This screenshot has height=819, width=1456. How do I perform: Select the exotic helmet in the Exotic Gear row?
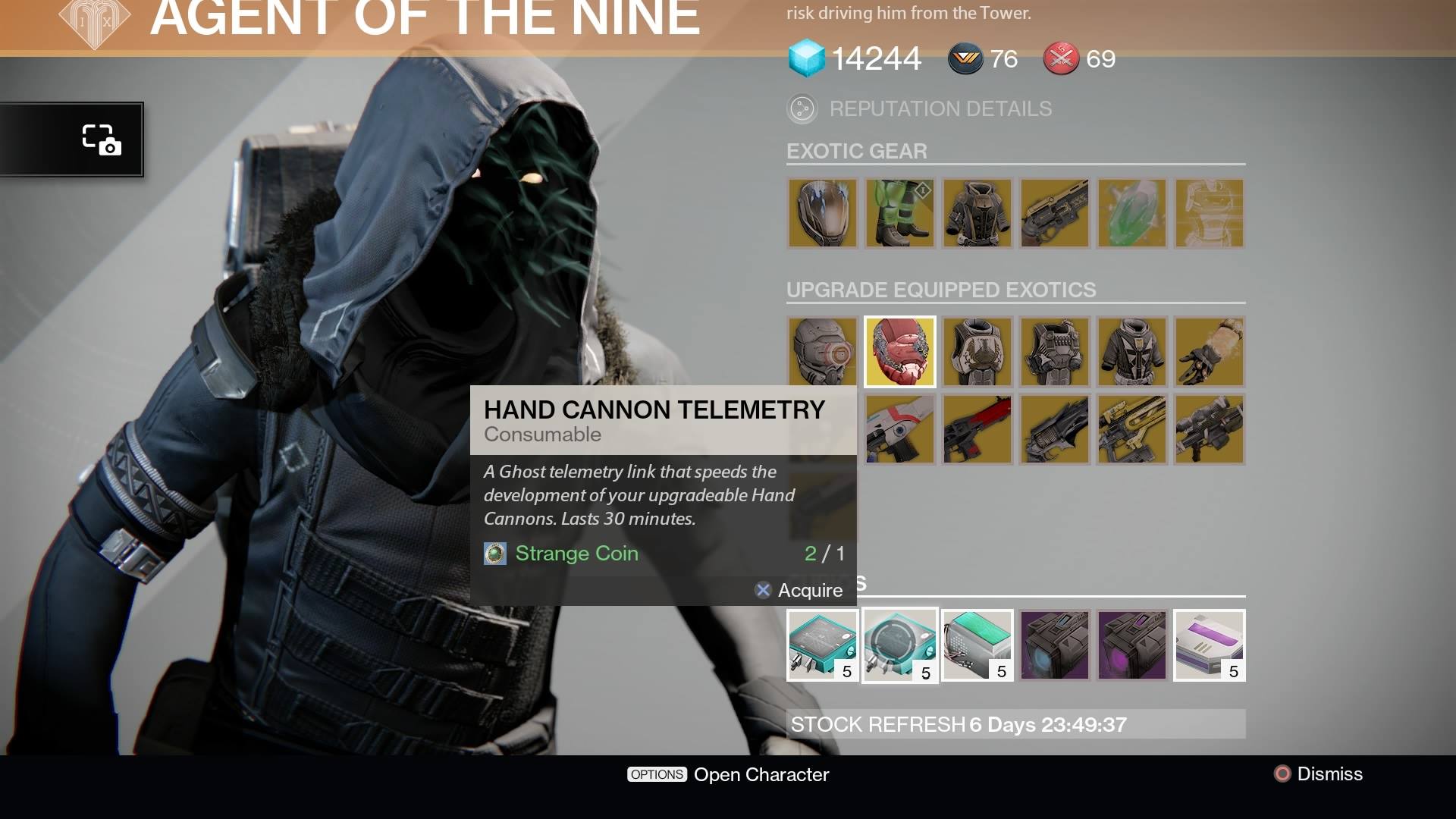[823, 213]
